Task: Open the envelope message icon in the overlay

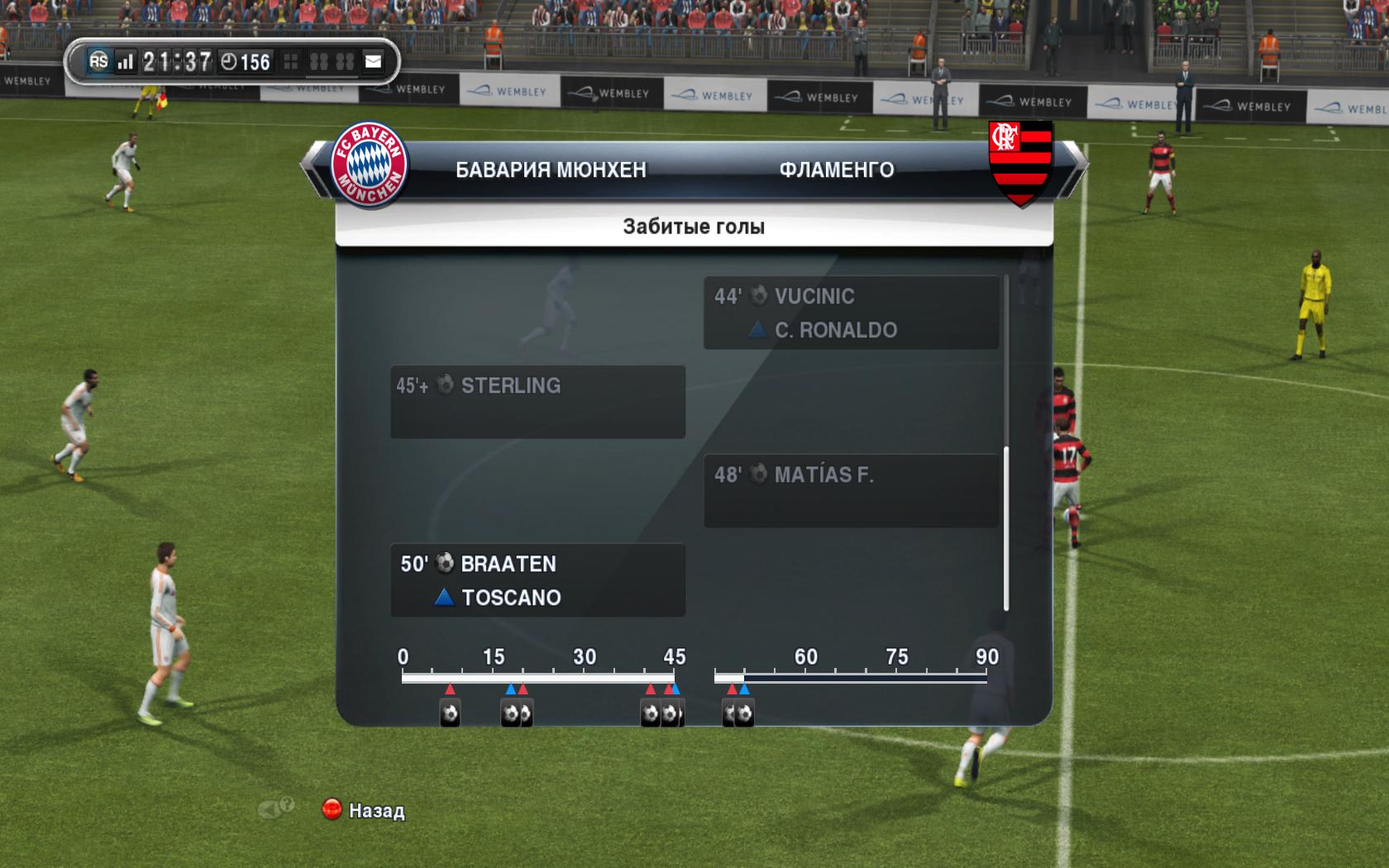Action: [374, 61]
